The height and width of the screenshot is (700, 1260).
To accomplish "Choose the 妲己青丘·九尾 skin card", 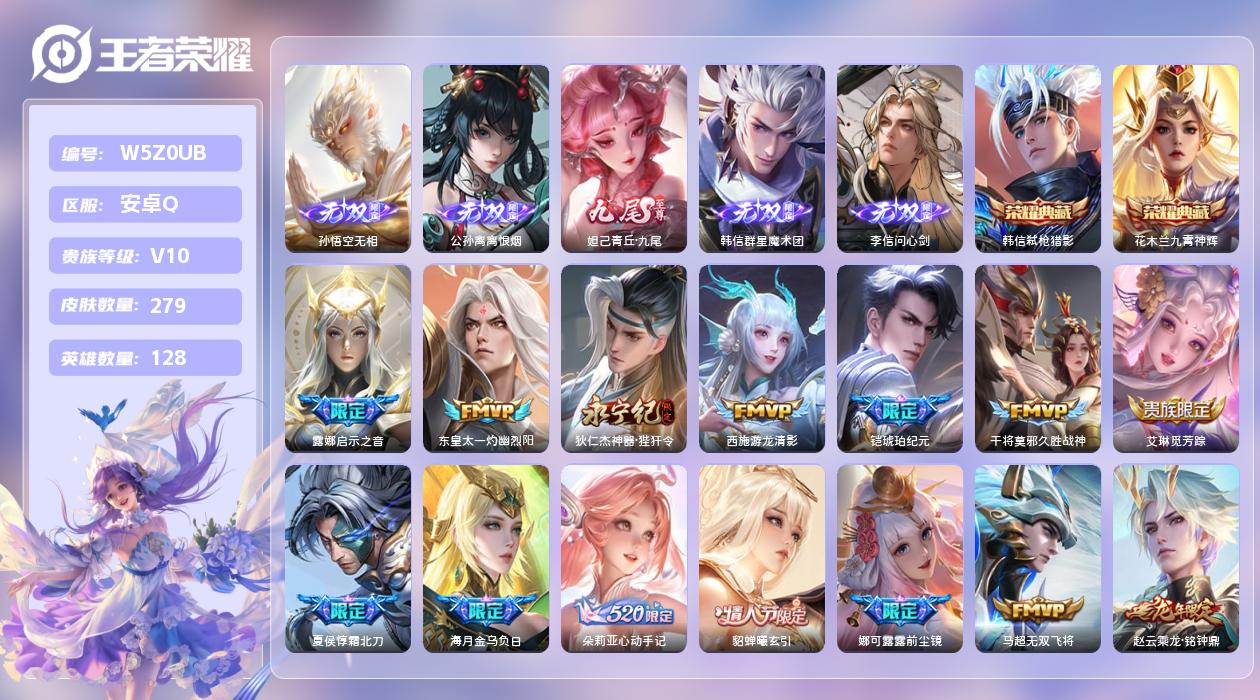I will pos(624,158).
